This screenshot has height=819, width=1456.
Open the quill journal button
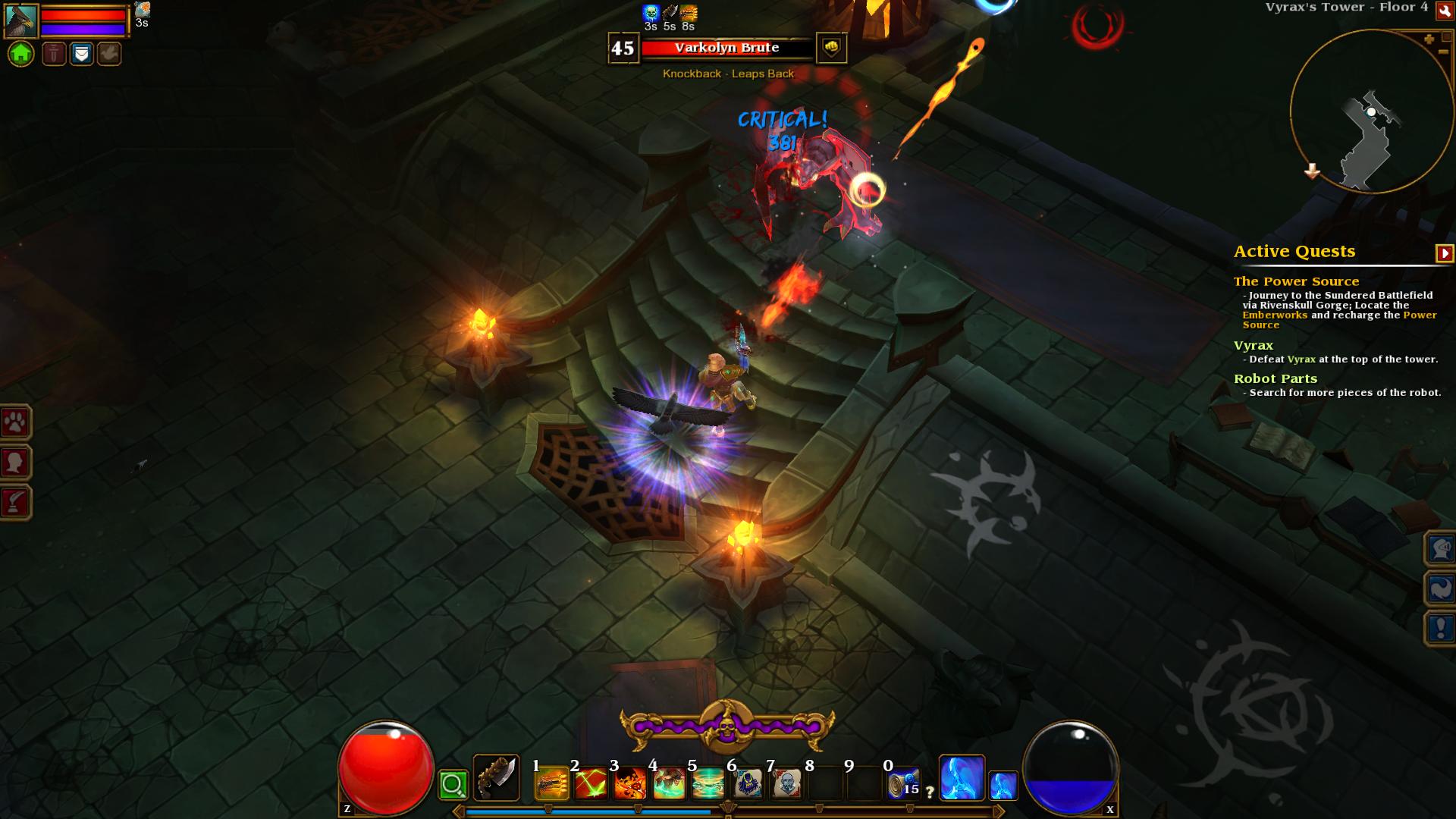[x=15, y=502]
